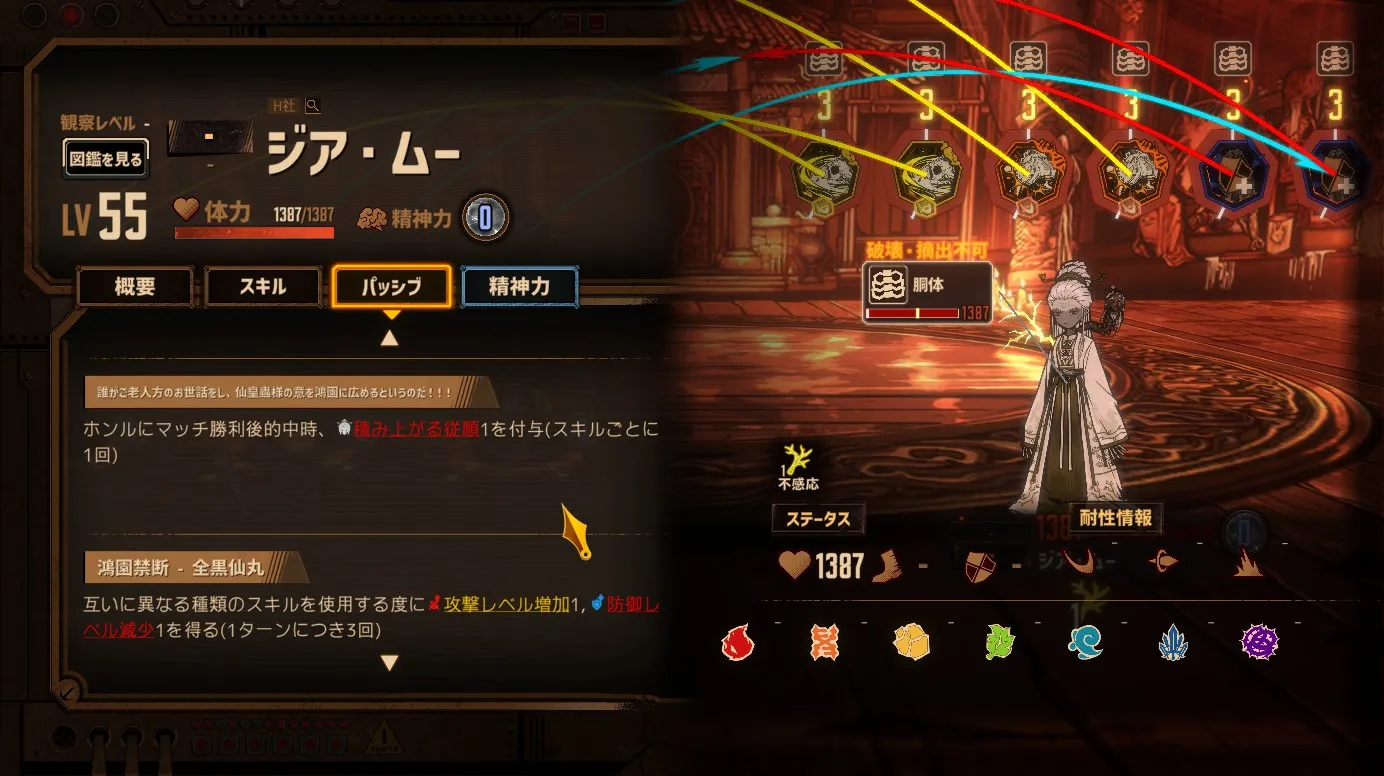The image size is (1384, 776).
Task: Show the ステータス panel
Action: pos(818,519)
